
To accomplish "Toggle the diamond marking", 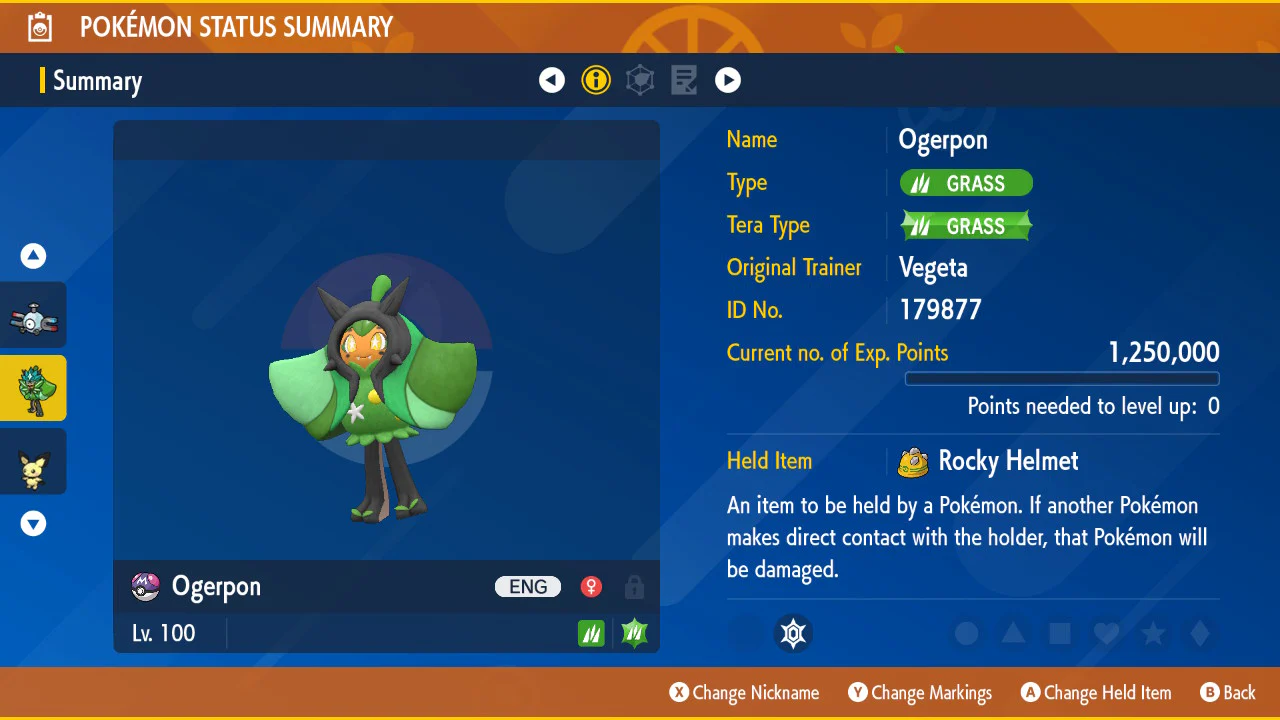I will tap(1200, 633).
